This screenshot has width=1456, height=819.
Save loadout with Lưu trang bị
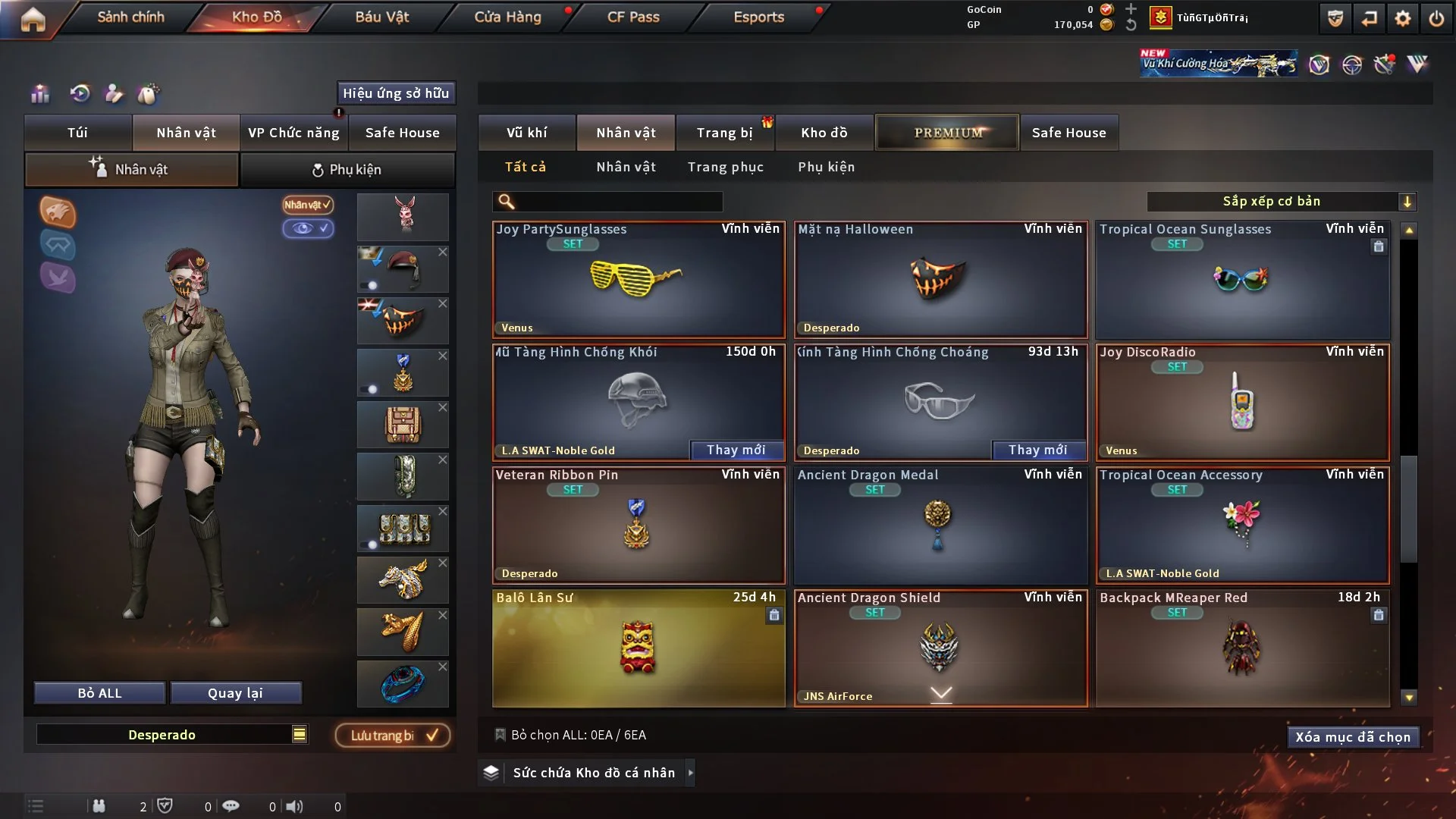[x=393, y=736]
